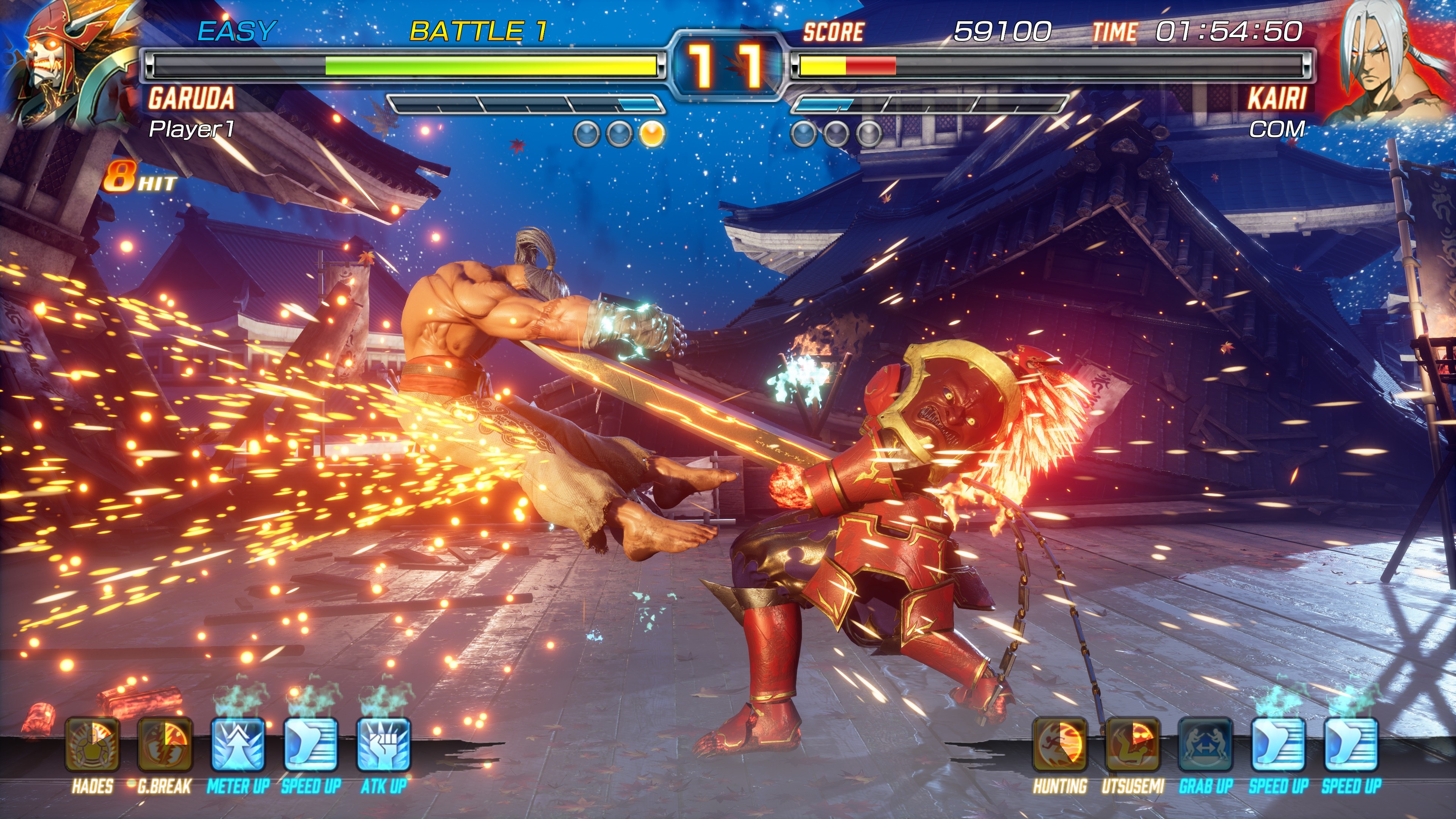This screenshot has height=819, width=1456.
Task: Select the Hades gougi icon
Action: (x=92, y=744)
